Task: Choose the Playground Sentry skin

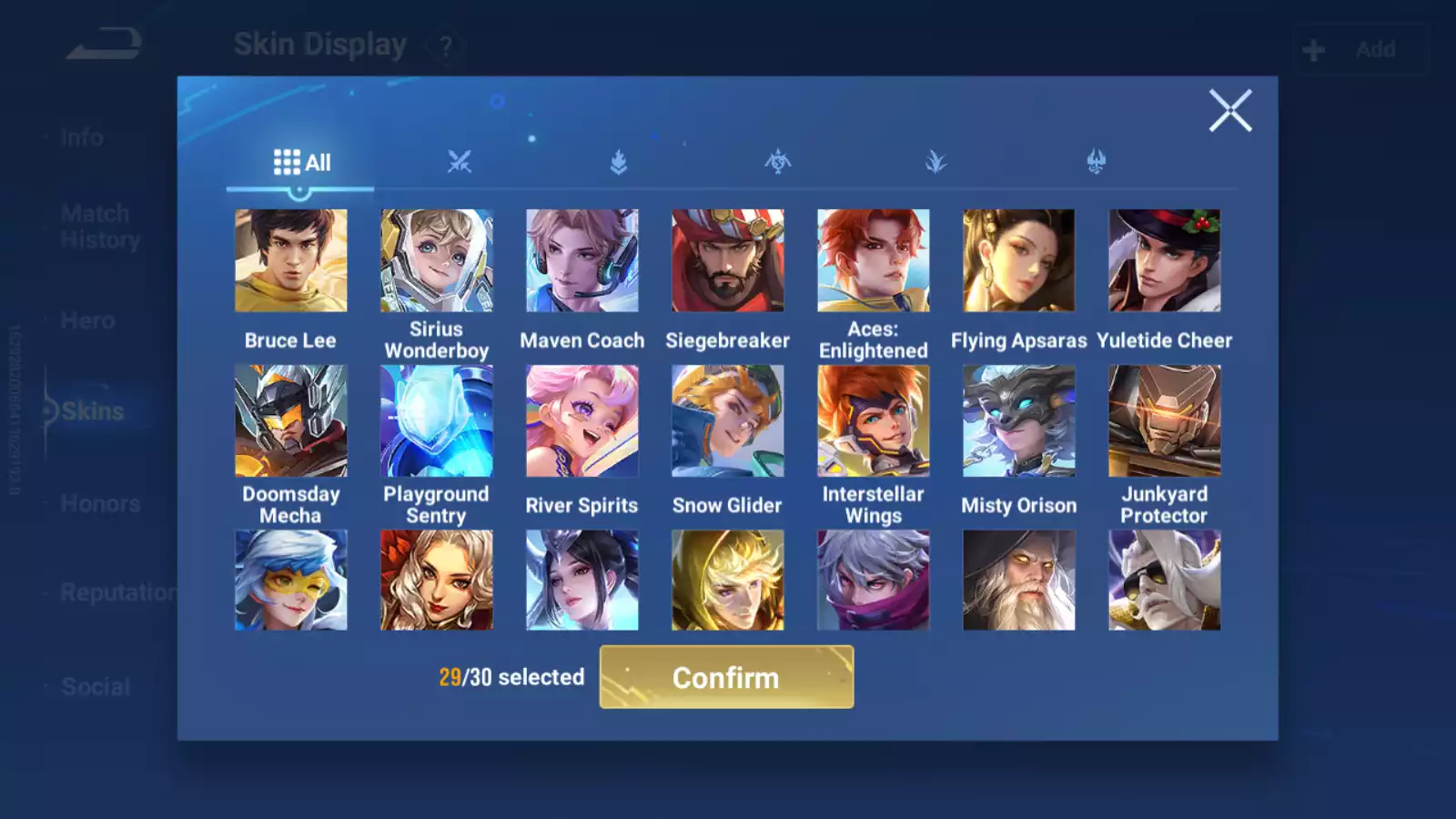Action: [x=436, y=421]
